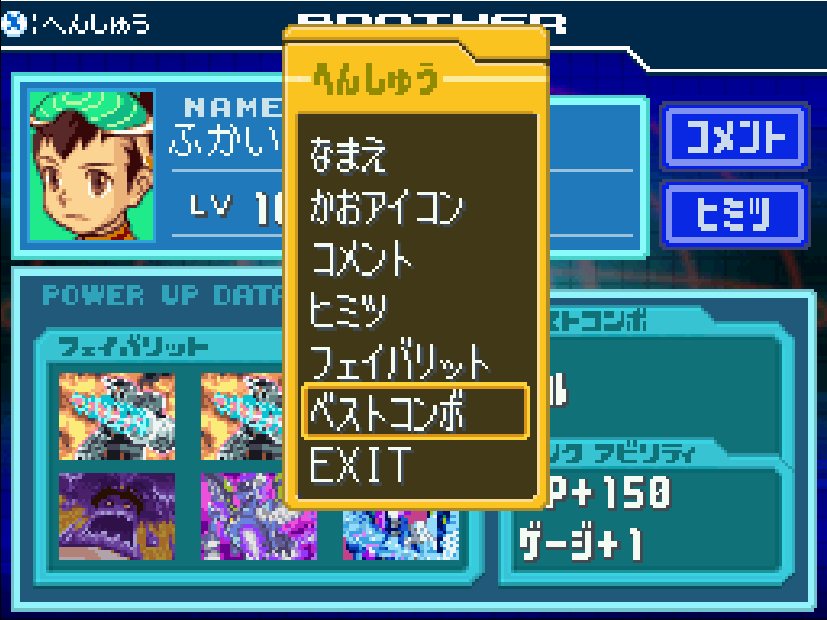Select the purple monster favorite card
Screen dimensions: 827x620
click(x=117, y=516)
